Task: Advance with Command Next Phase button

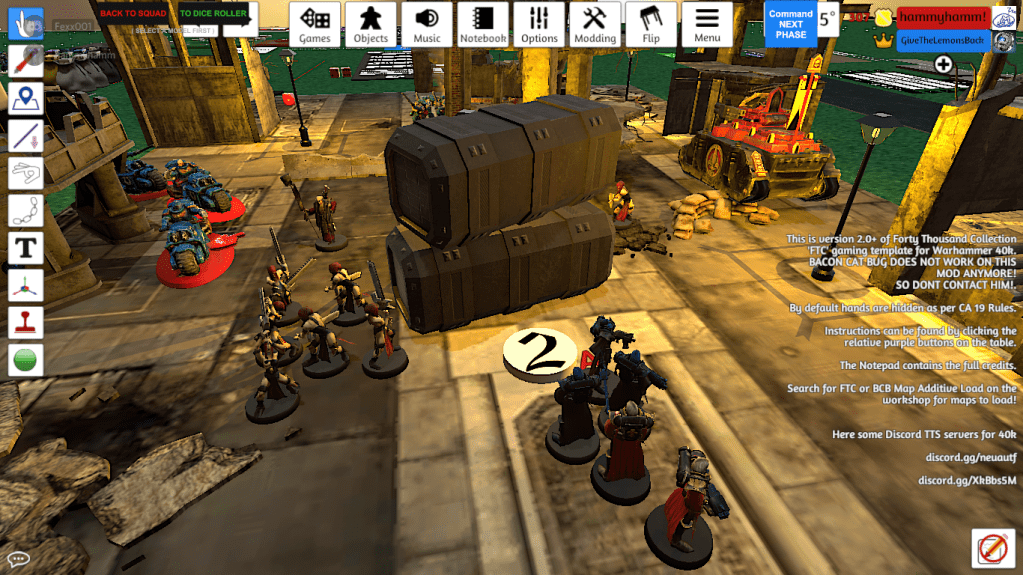Action: 790,23
